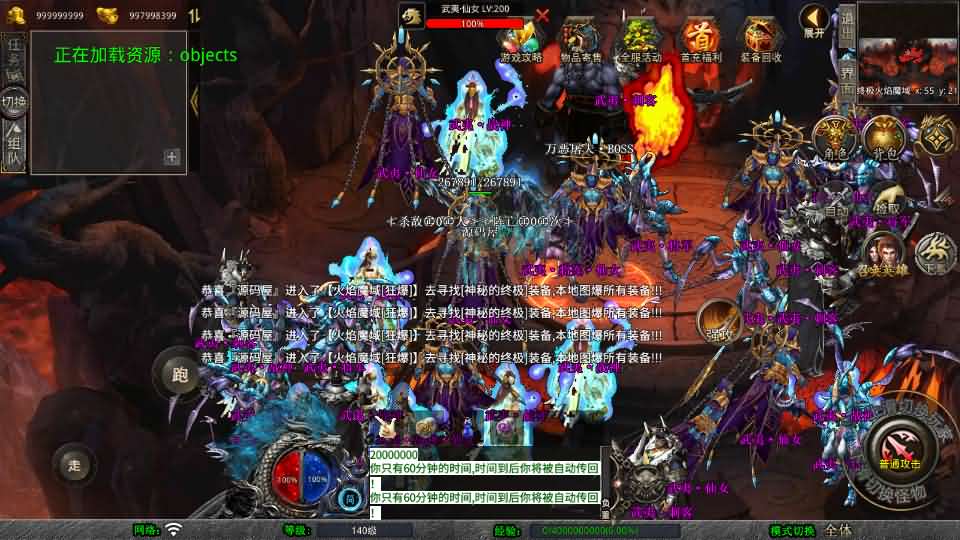The image size is (960, 540).
Task: Open the 首充福利 first-recharge bonus
Action: (x=699, y=38)
